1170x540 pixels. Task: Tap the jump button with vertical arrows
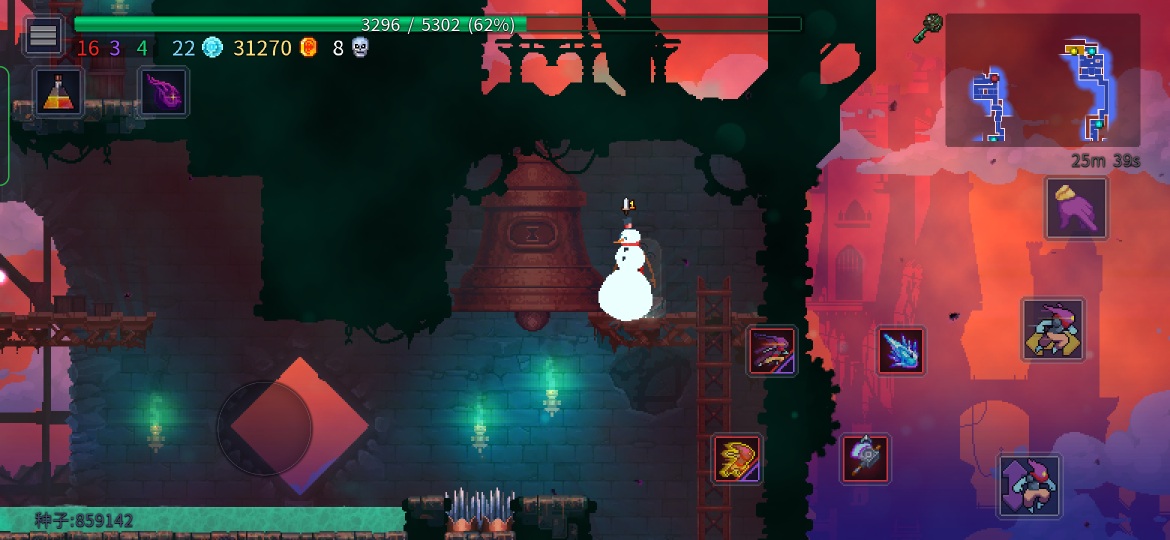[x=1029, y=485]
